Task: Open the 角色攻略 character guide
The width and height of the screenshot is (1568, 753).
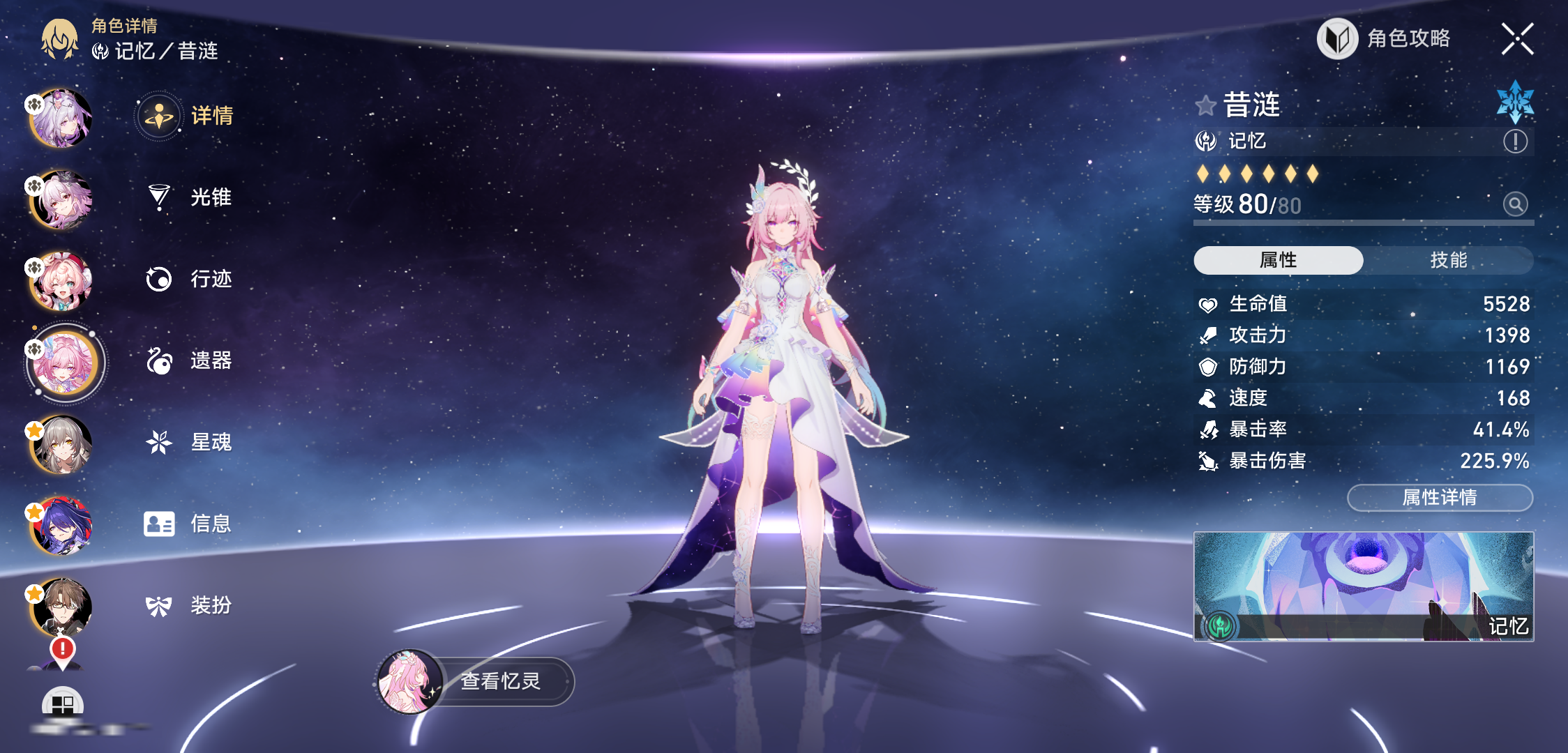Action: 1385,39
